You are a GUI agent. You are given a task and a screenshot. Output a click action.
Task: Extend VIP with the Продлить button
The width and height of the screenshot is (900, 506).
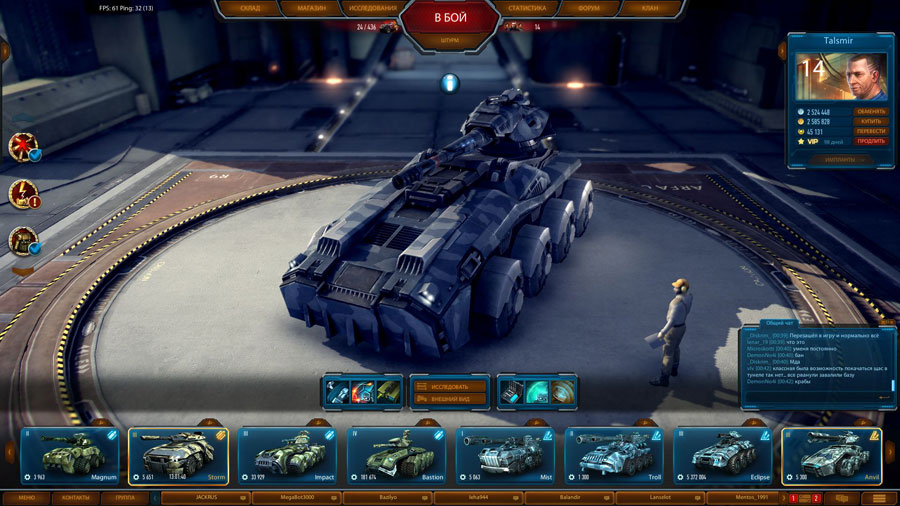(871, 141)
